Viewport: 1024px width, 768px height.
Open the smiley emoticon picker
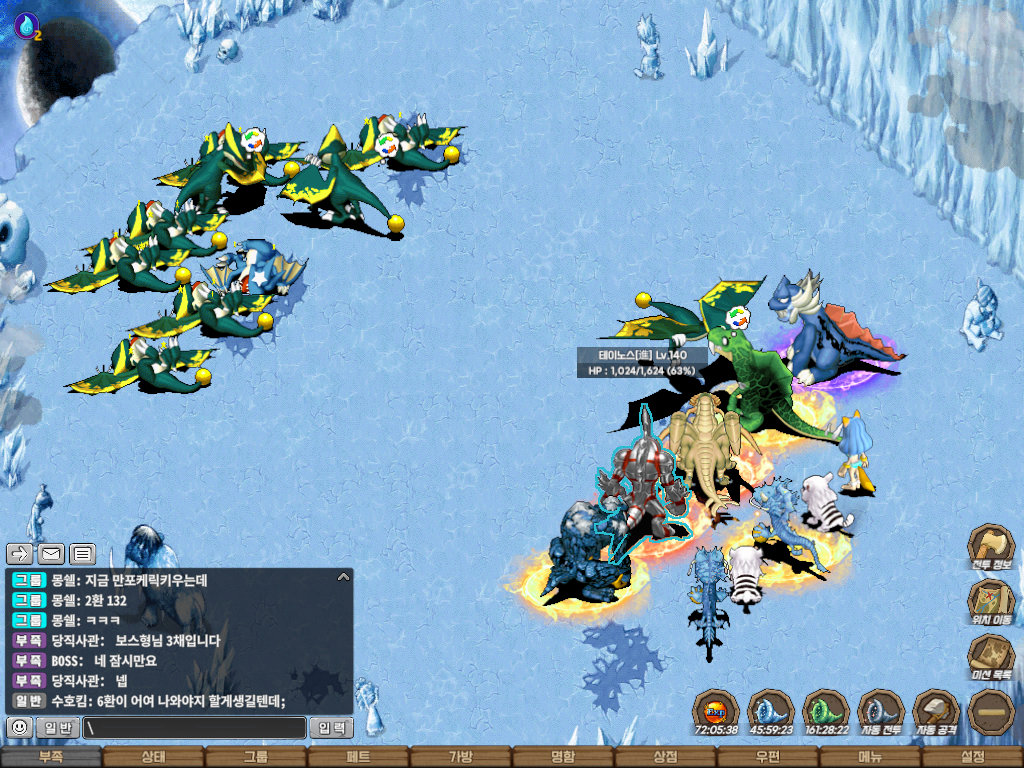tap(19, 728)
